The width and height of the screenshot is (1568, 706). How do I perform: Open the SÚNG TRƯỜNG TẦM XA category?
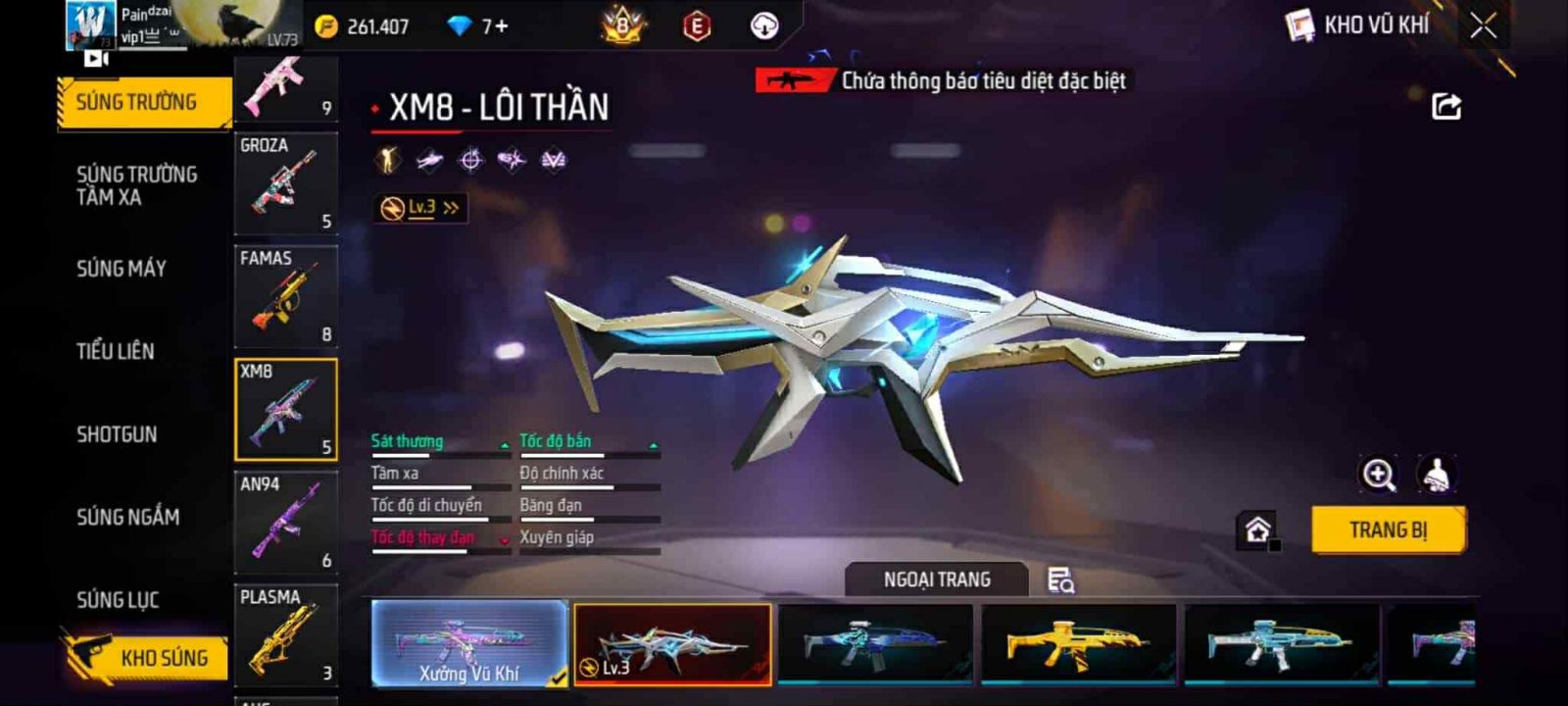pos(137,185)
